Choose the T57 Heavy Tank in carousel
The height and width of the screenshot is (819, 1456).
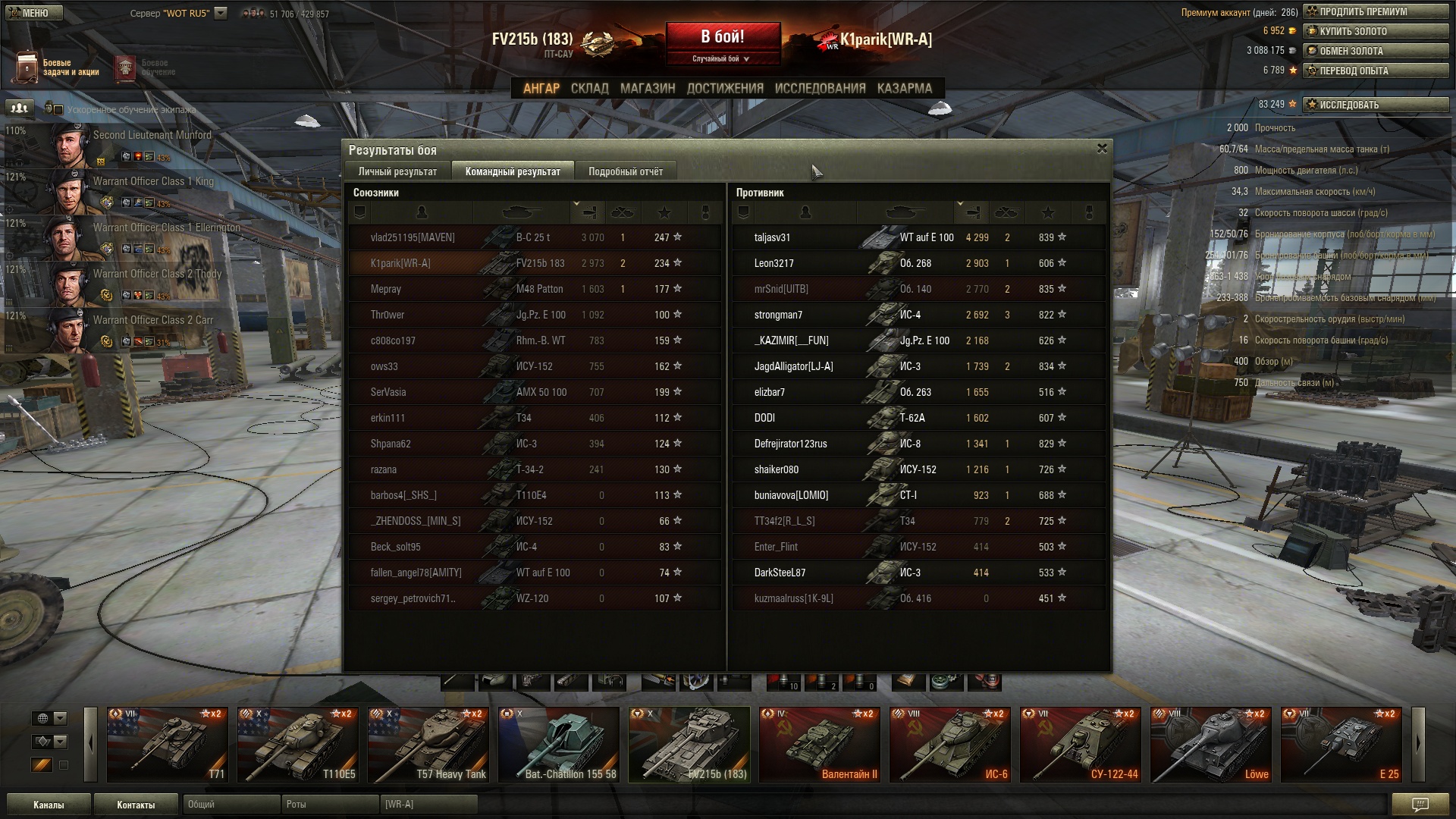click(428, 745)
